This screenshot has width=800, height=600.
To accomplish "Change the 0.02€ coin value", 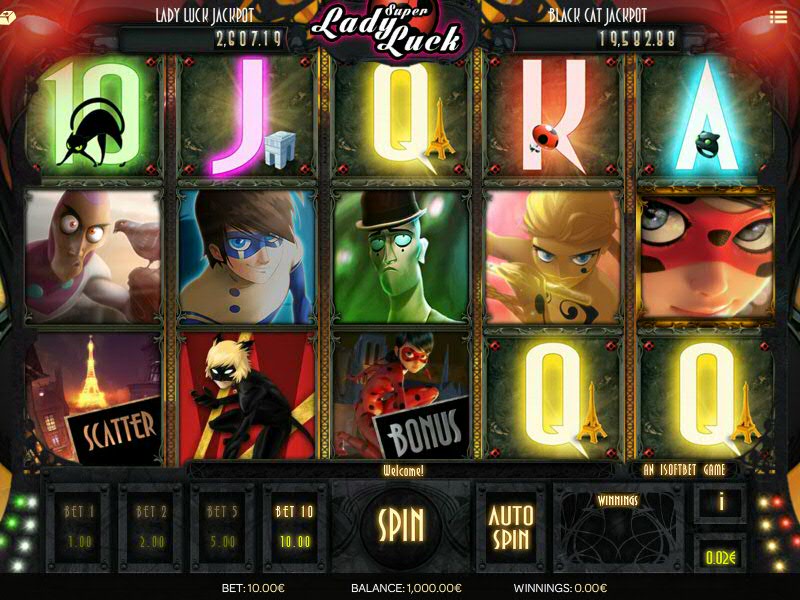I will coord(720,554).
